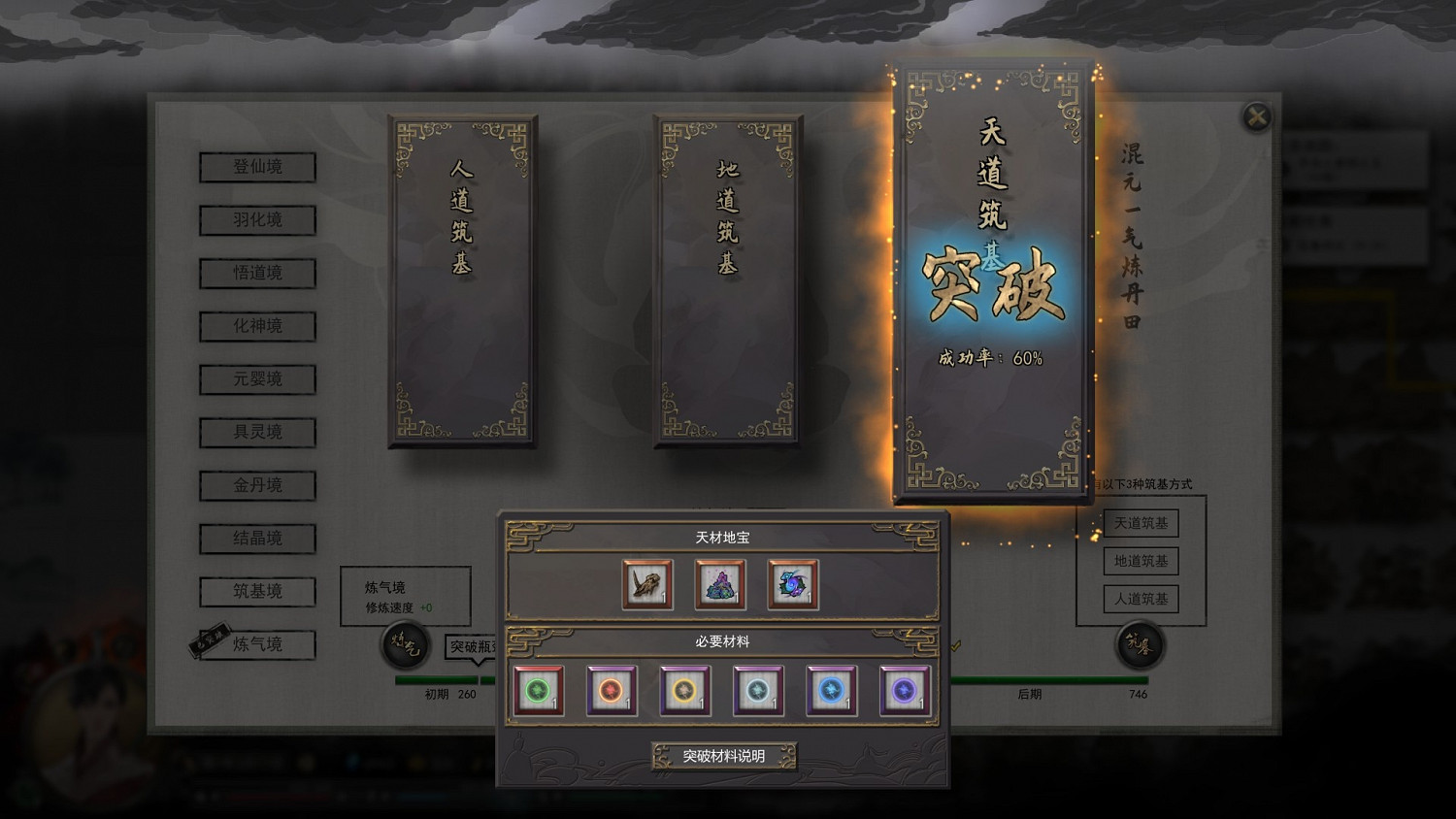Screen dimensions: 1456x819
Task: Expand the 必要材料 materials section
Action: click(x=722, y=642)
